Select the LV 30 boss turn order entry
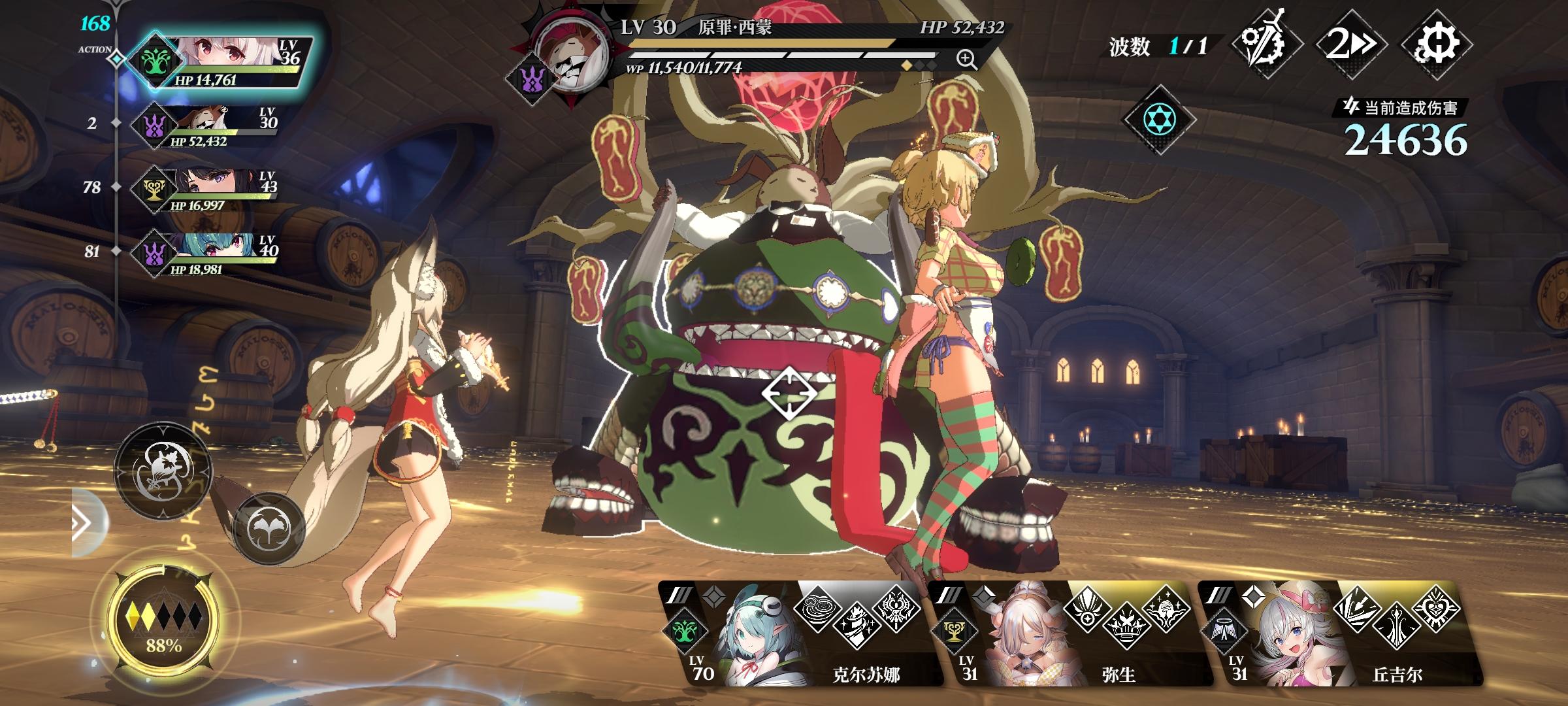The image size is (1568, 706). point(209,125)
